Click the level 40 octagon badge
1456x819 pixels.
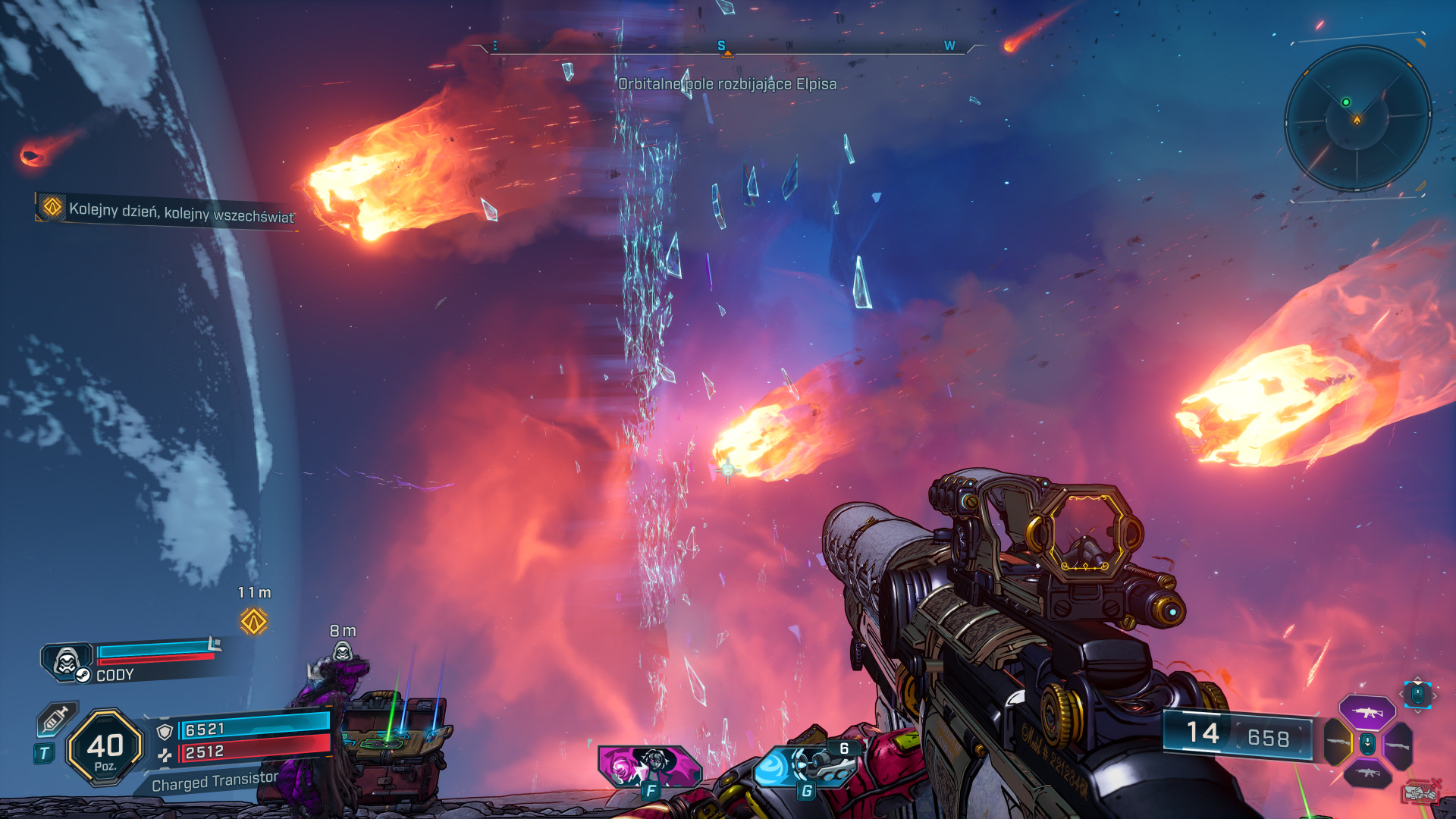105,747
